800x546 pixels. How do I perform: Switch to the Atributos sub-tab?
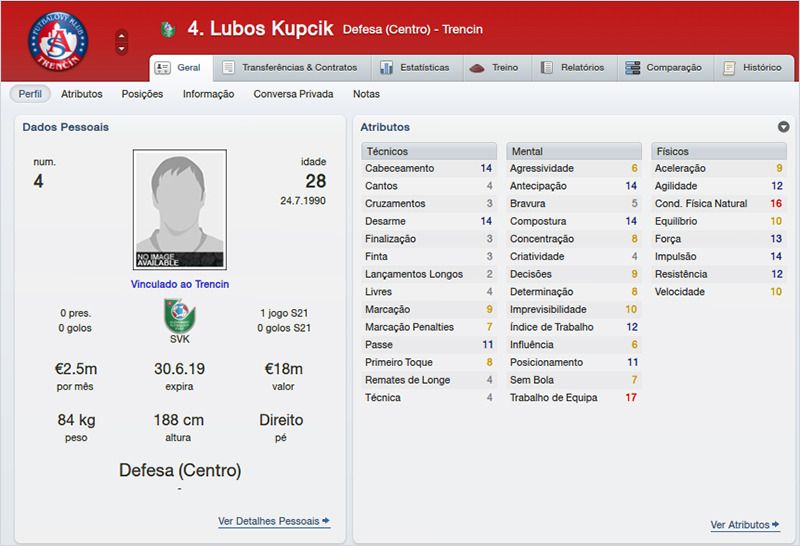(81, 94)
